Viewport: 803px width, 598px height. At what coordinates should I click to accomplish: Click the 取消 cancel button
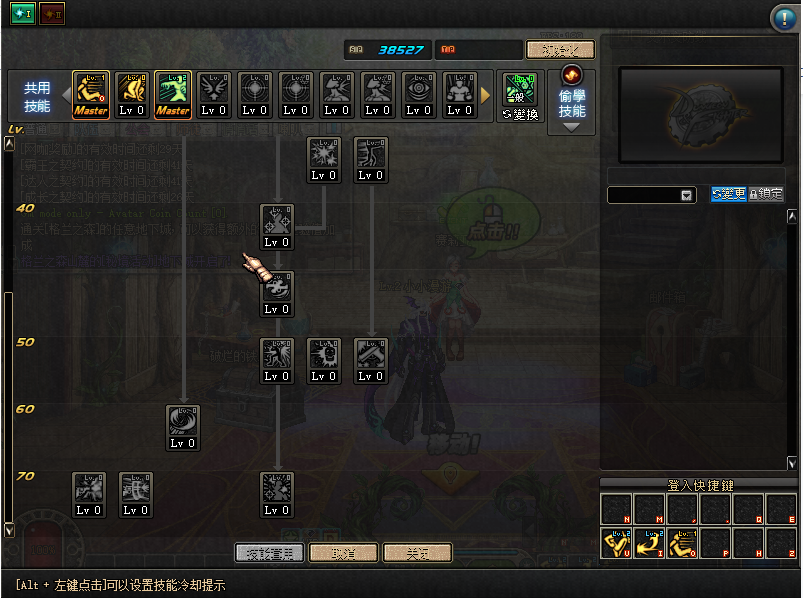pyautogui.click(x=343, y=553)
